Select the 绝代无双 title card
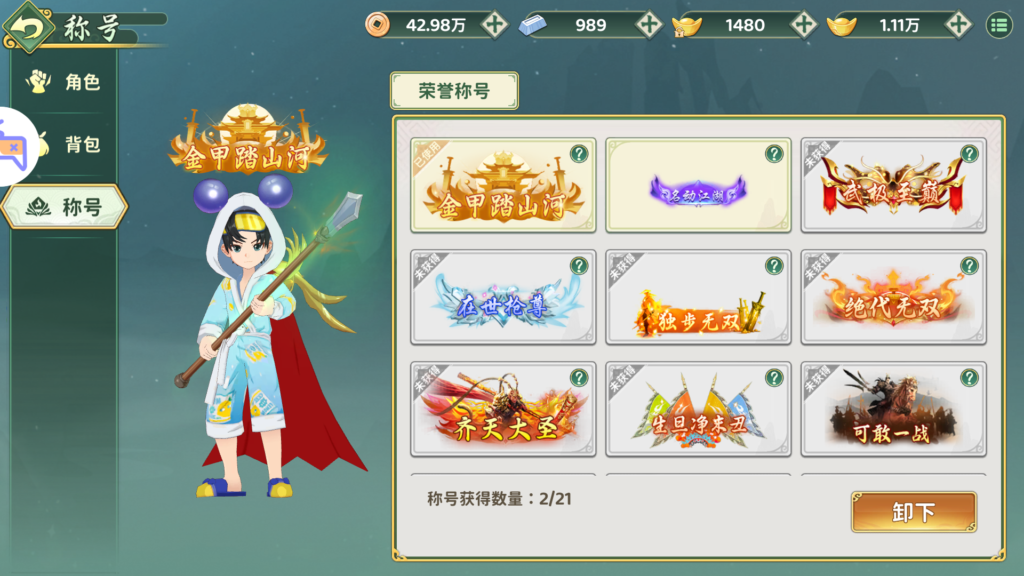 click(893, 297)
